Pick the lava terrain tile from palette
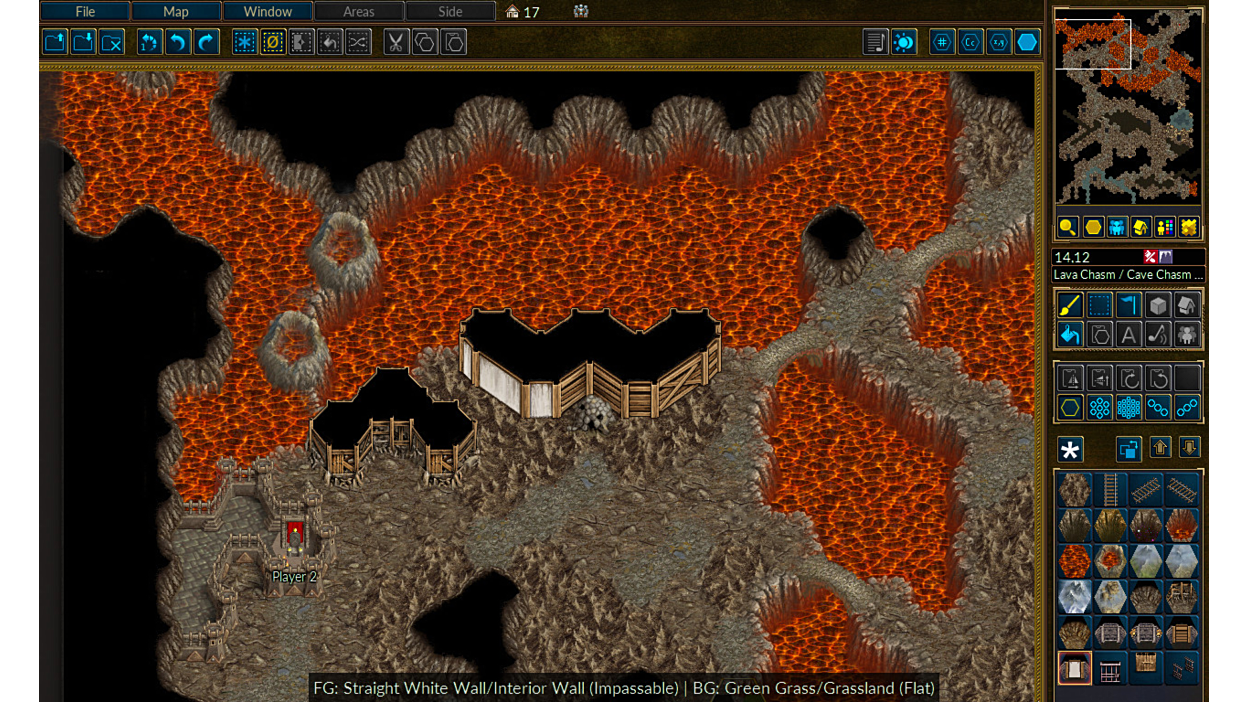The image size is (1248, 702). pos(1075,561)
